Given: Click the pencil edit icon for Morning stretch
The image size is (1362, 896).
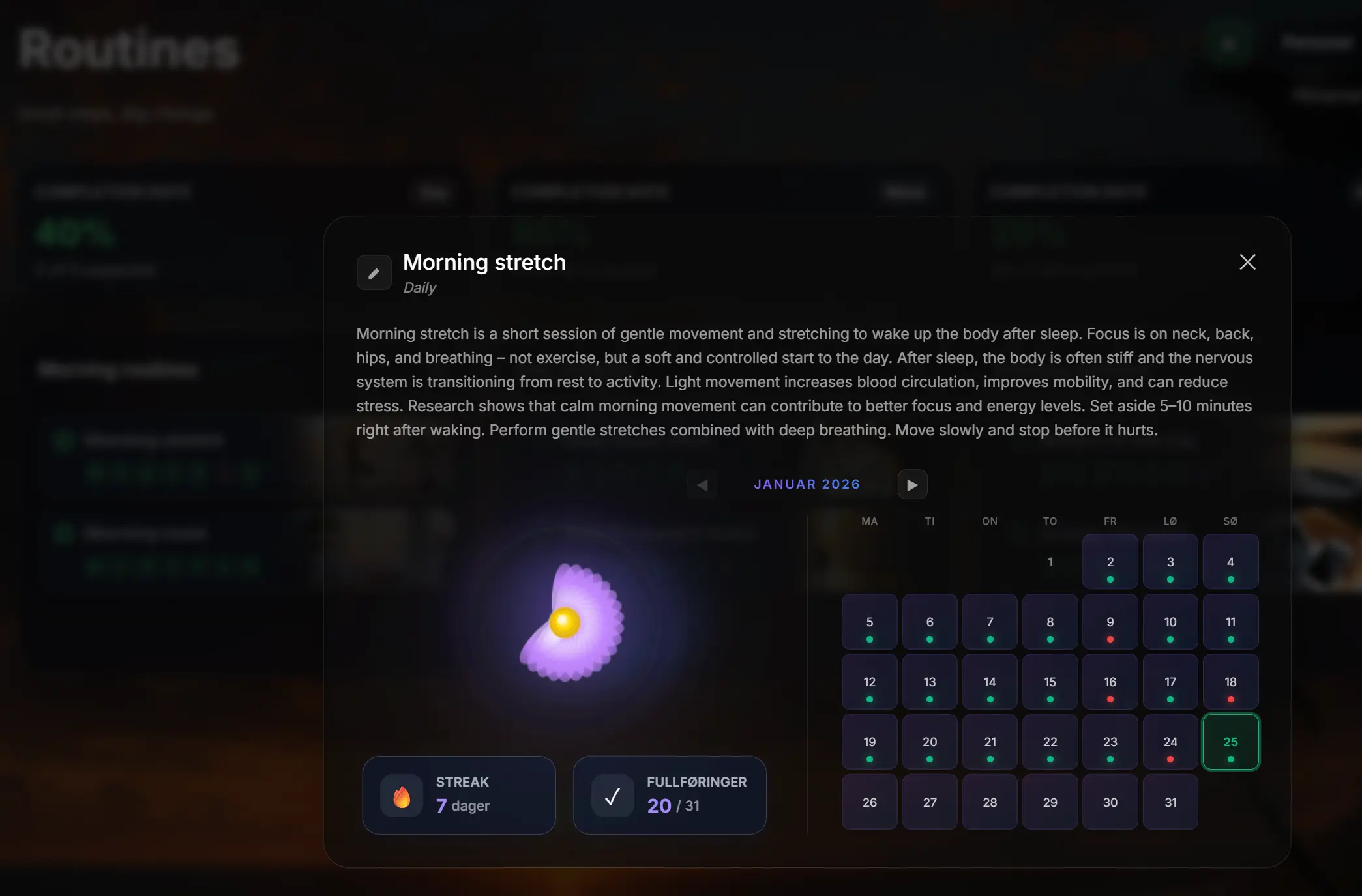Looking at the screenshot, I should [374, 272].
